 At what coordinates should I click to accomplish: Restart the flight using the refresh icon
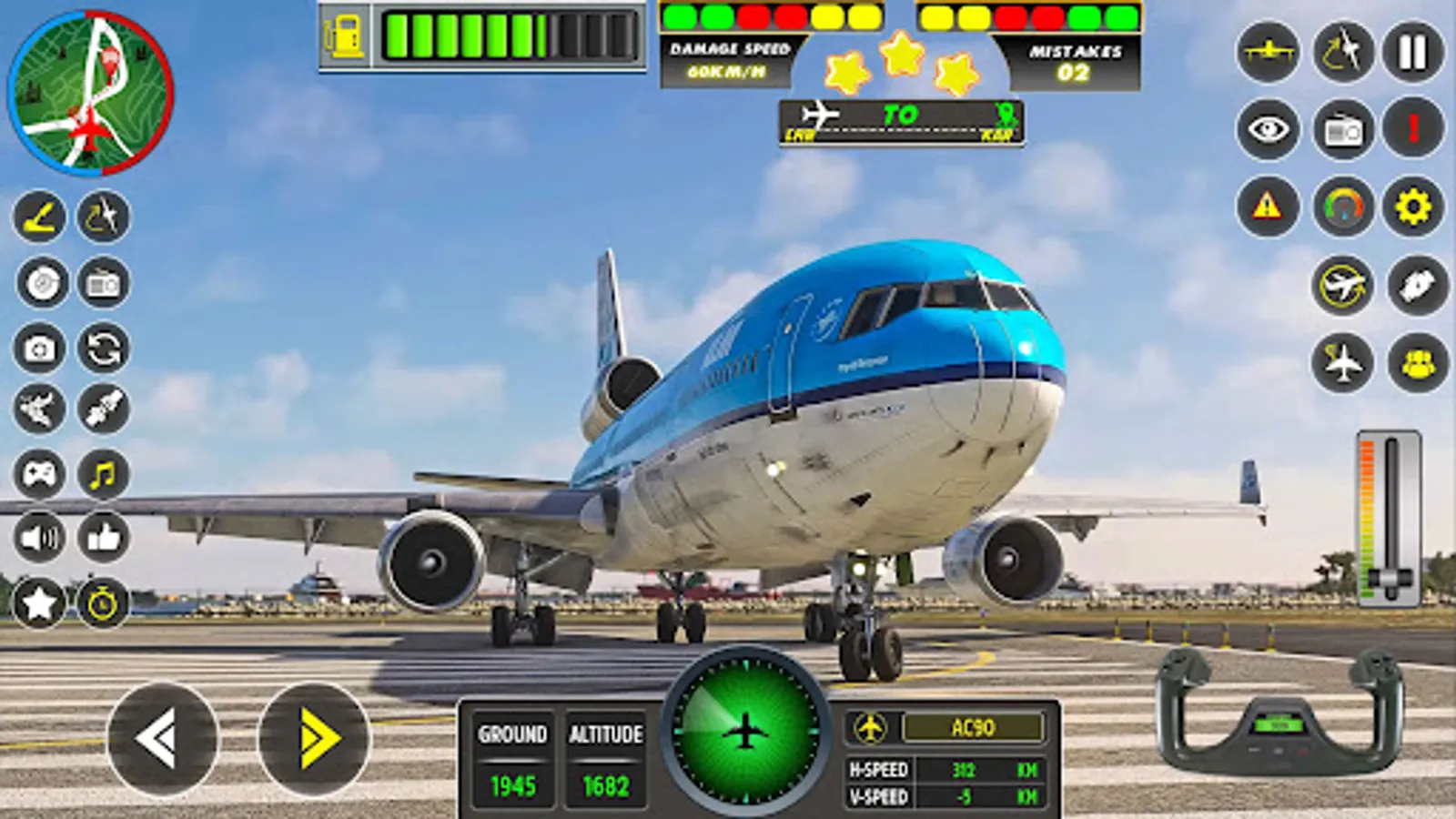pos(103,349)
